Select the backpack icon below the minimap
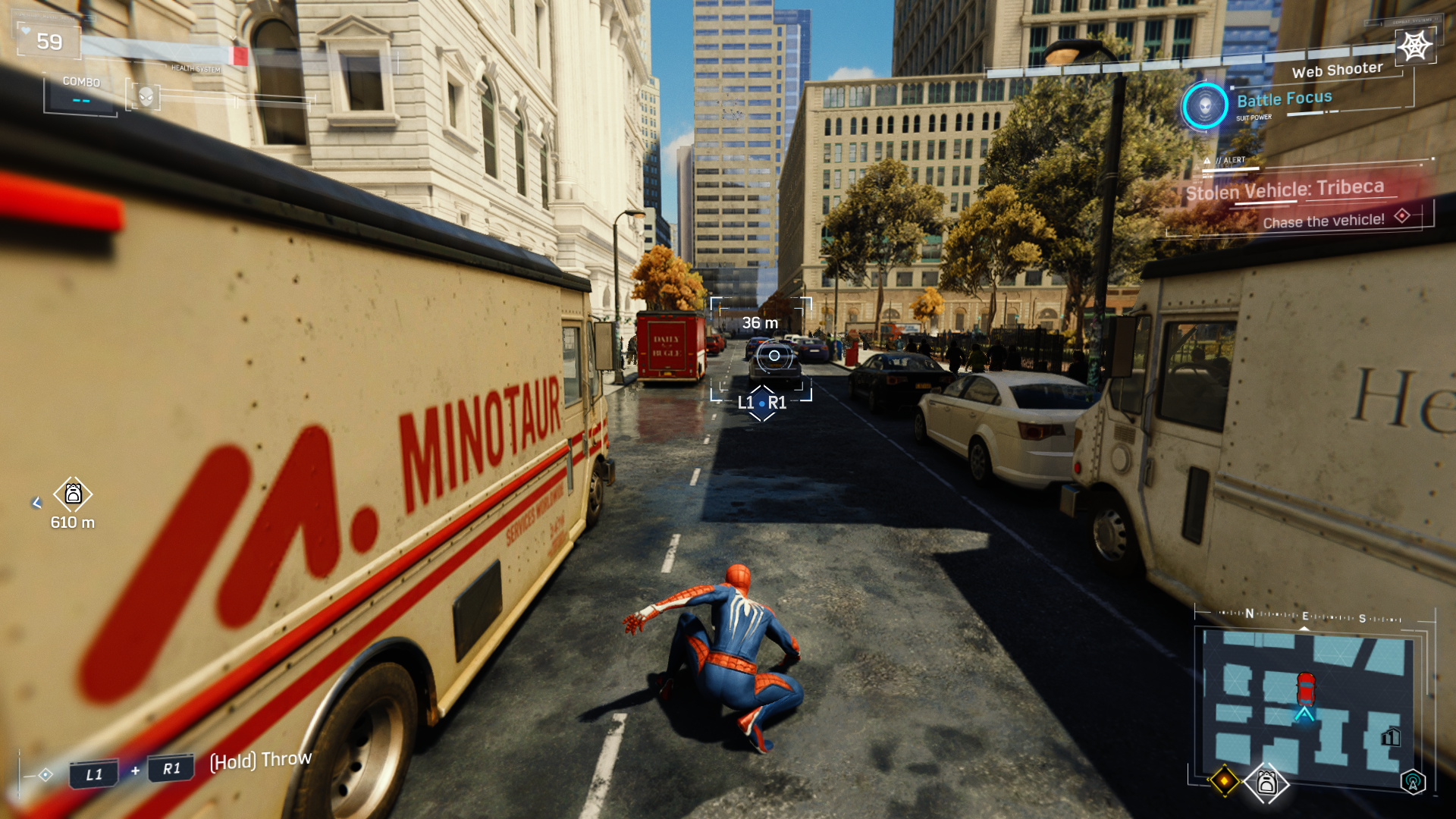The image size is (1456, 819). pos(1266,782)
